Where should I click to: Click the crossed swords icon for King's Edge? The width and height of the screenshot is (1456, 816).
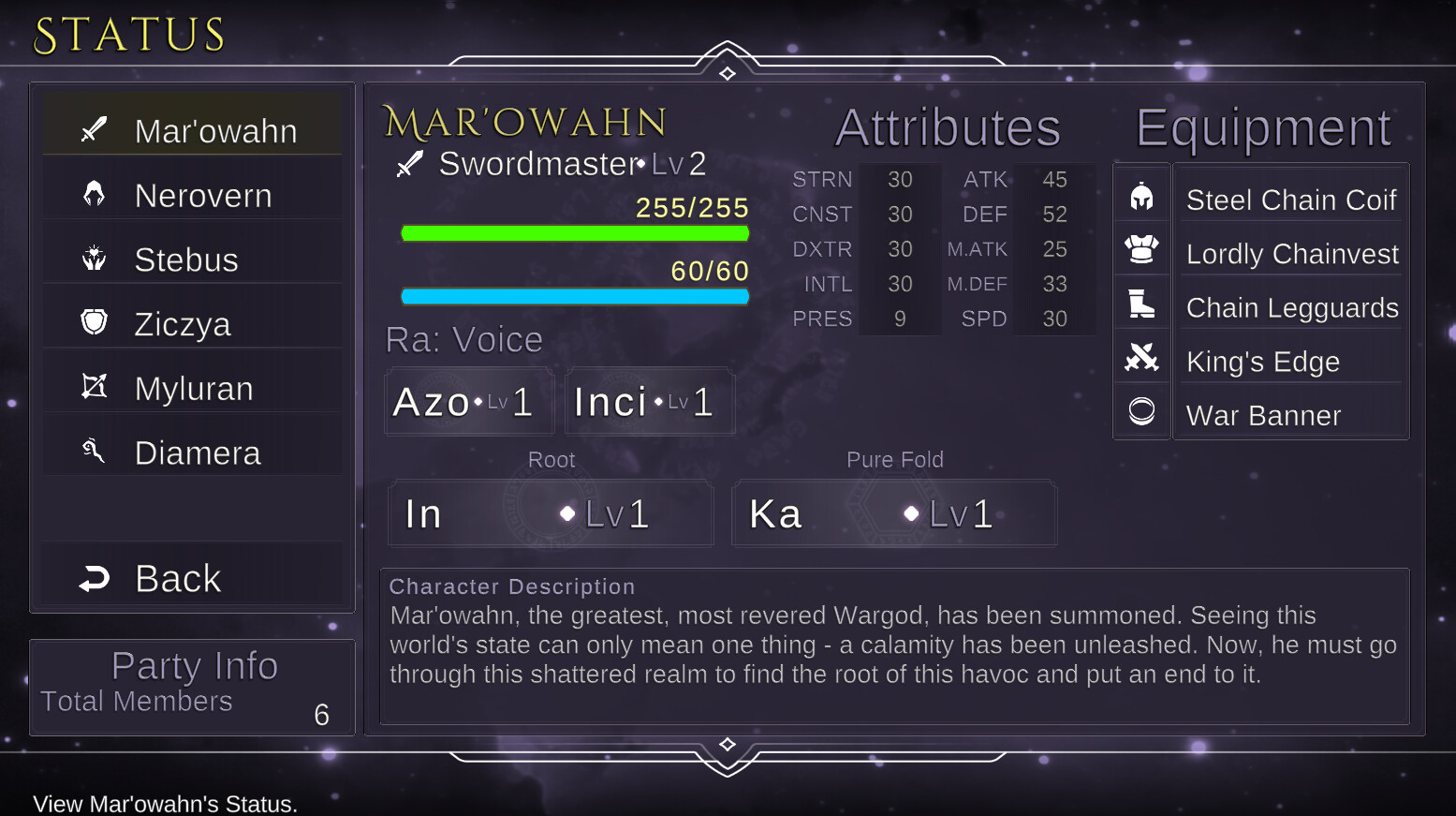[x=1141, y=357]
